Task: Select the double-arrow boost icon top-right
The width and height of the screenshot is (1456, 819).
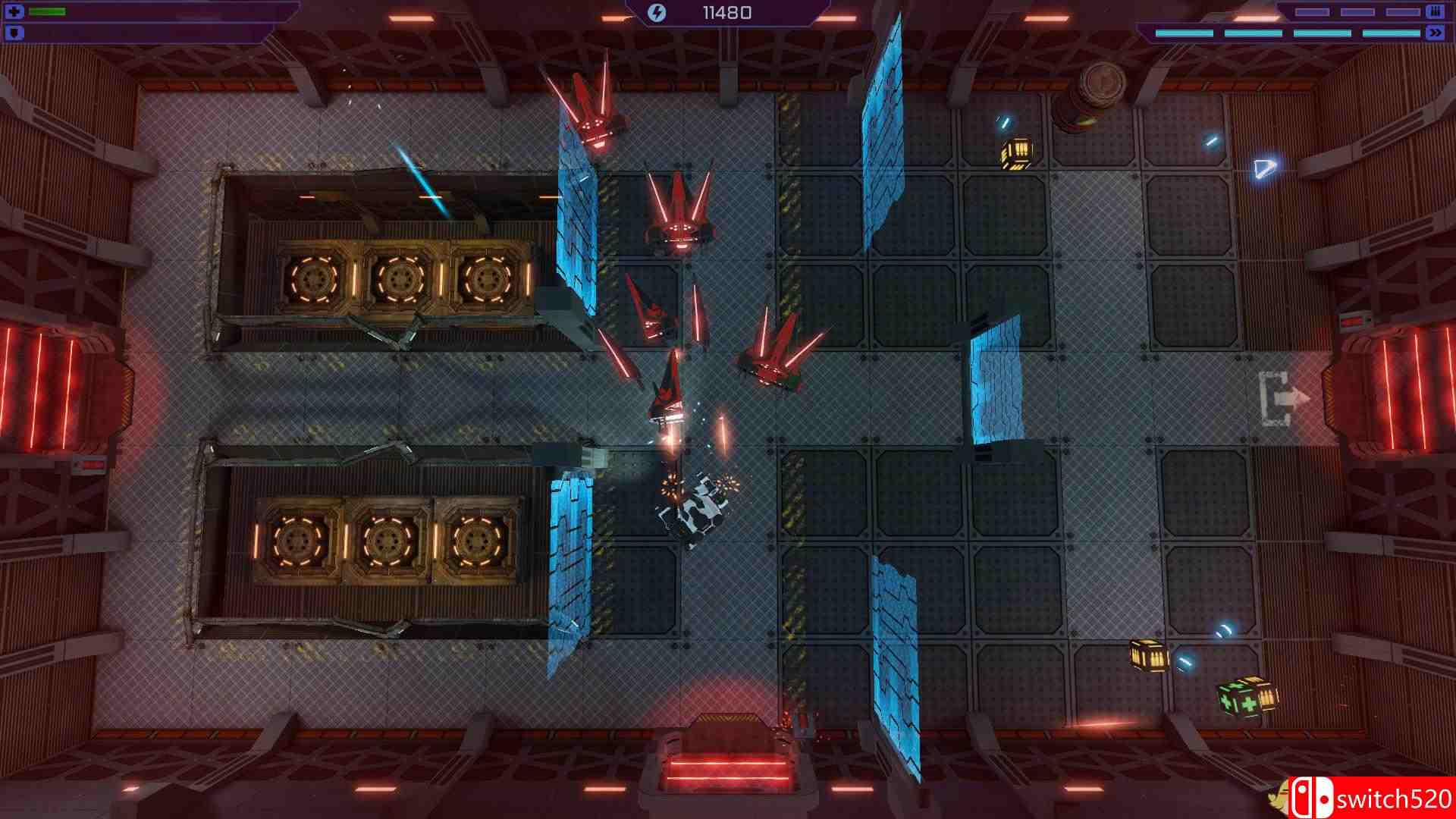Action: (x=1436, y=33)
